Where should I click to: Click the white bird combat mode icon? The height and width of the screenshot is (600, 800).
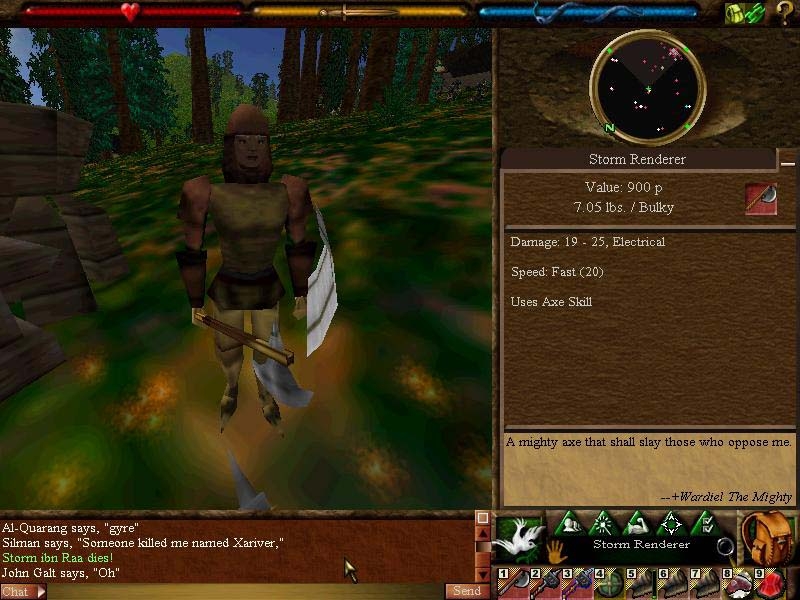click(x=519, y=538)
